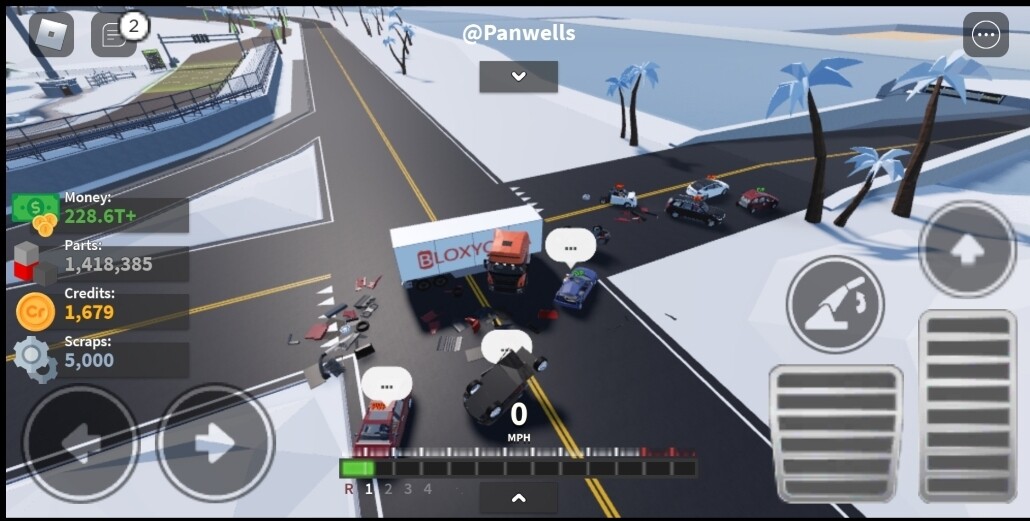Click the Credits coin icon
The width and height of the screenshot is (1030, 521).
[36, 312]
